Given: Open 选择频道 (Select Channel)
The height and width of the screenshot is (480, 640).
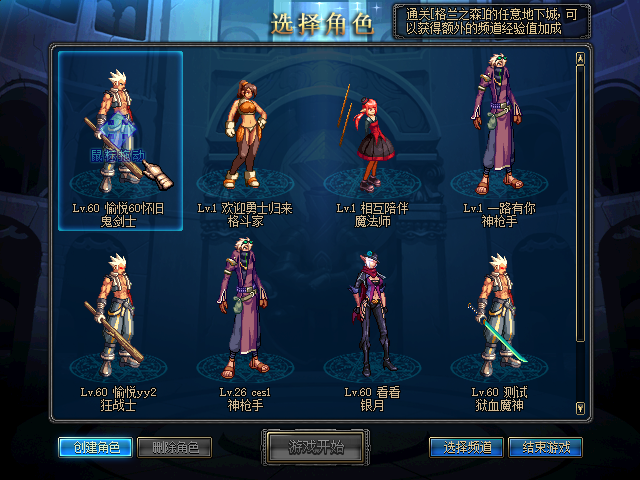Looking at the screenshot, I should [x=466, y=447].
